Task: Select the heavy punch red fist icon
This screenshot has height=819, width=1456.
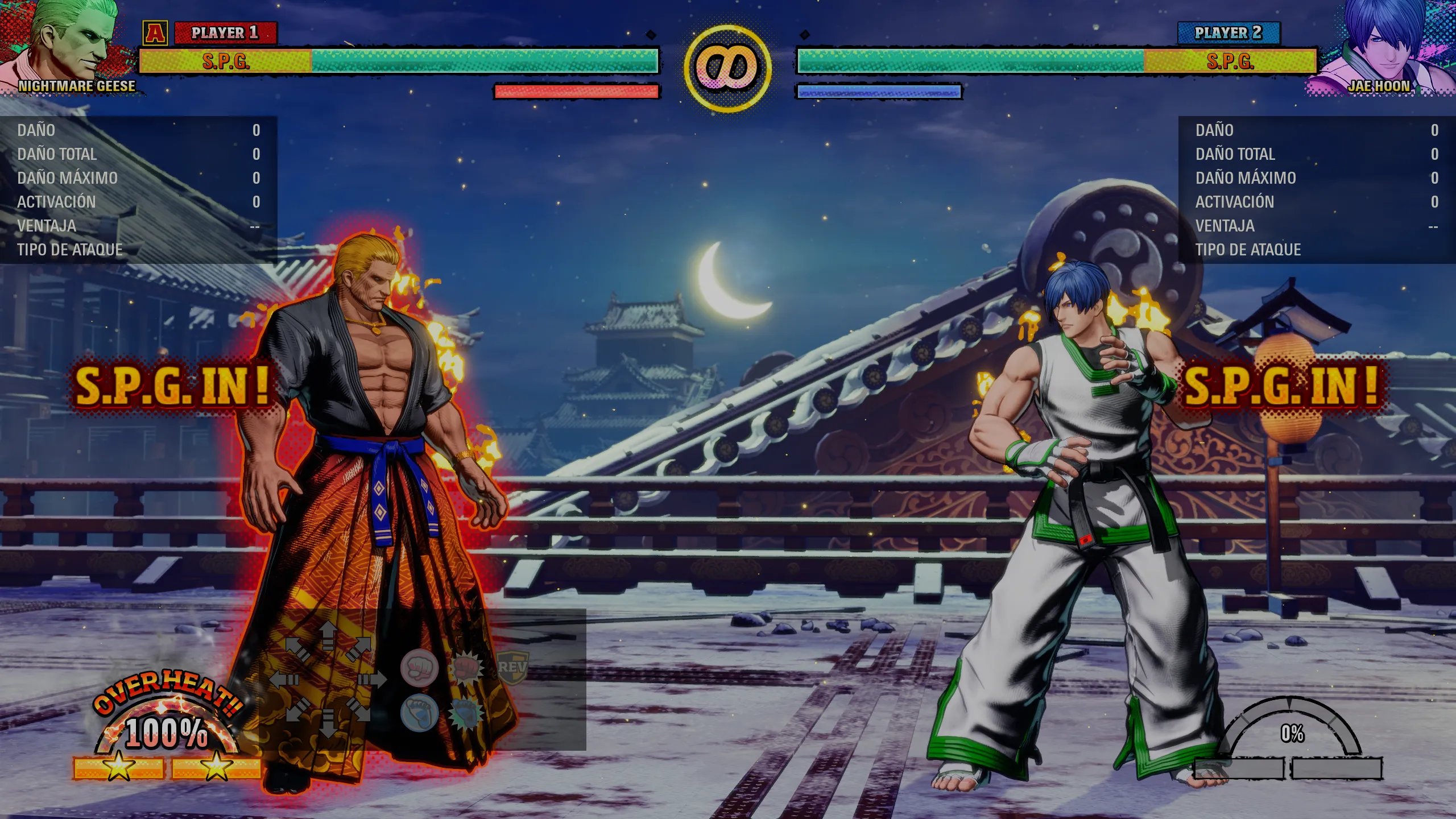Action: [x=466, y=668]
